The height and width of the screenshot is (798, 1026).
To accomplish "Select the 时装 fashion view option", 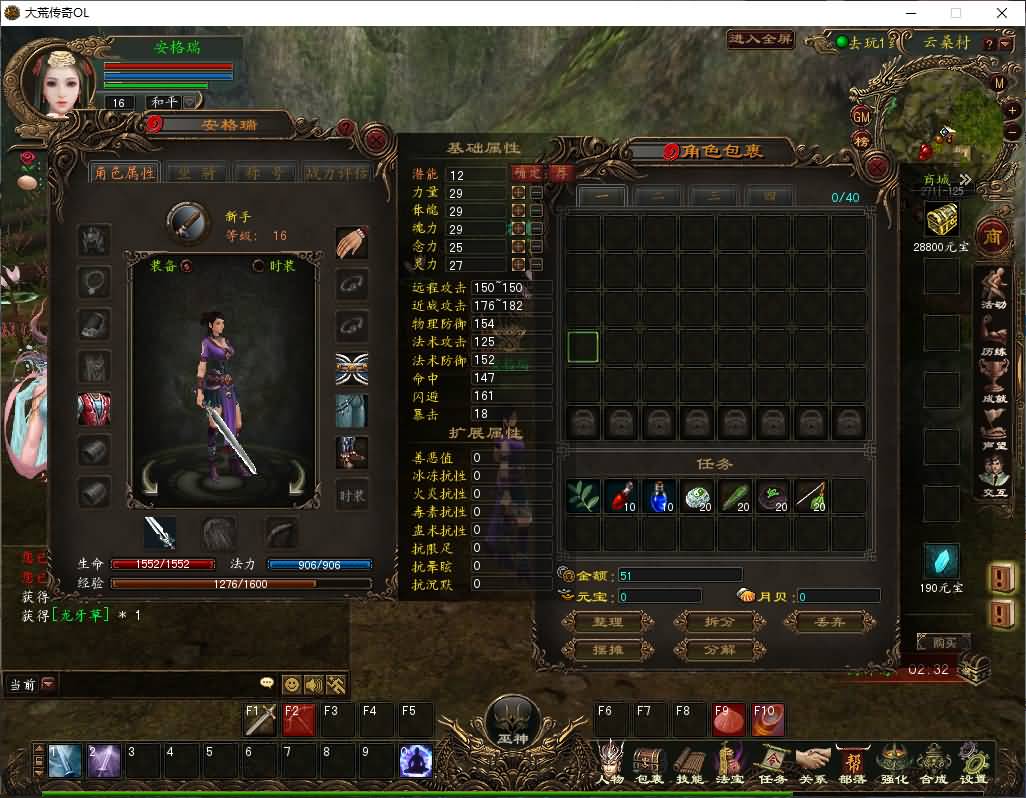I will pyautogui.click(x=258, y=265).
